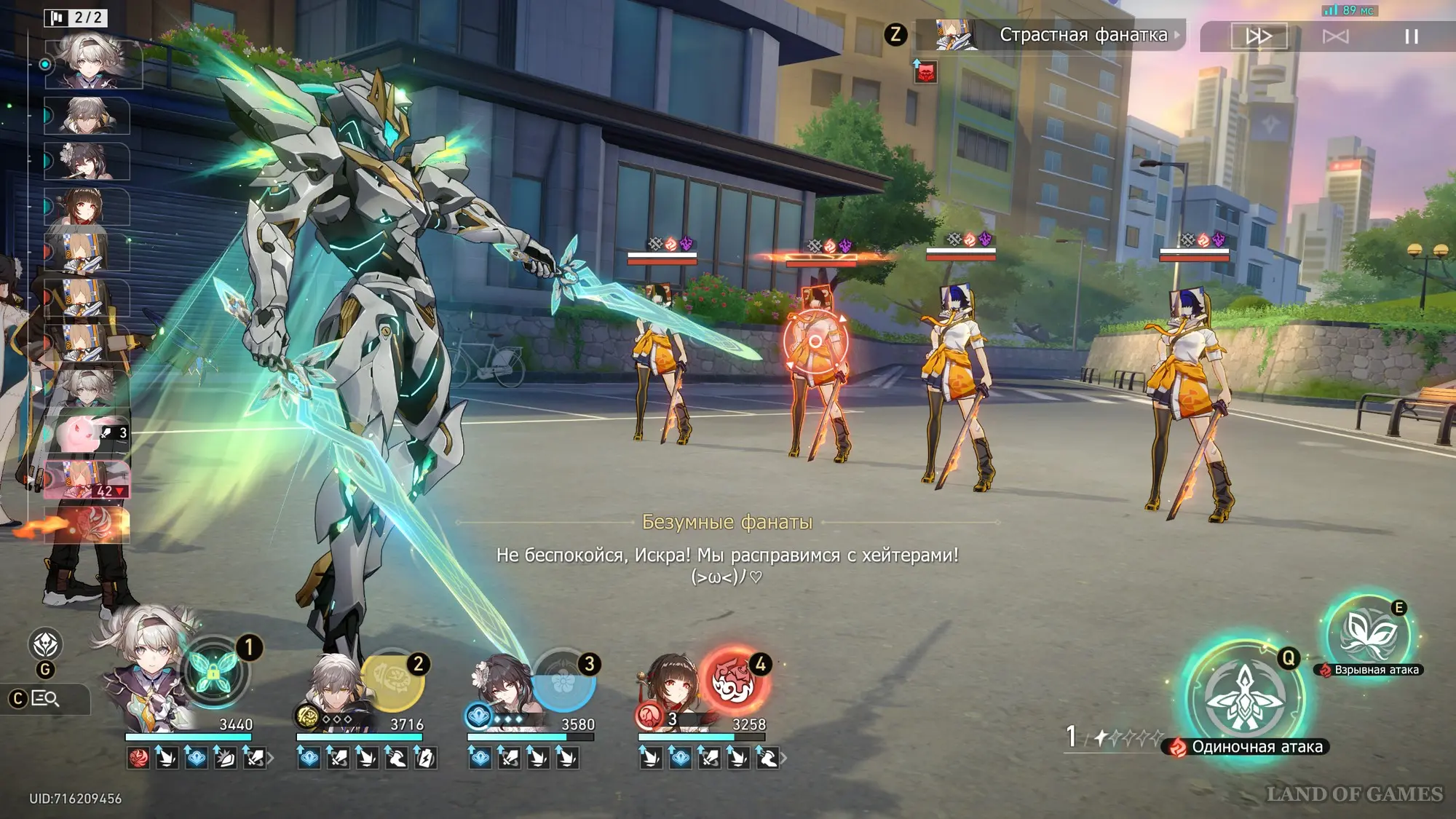Activate the fourth character's red ultimate
1456x819 pixels.
point(734,681)
